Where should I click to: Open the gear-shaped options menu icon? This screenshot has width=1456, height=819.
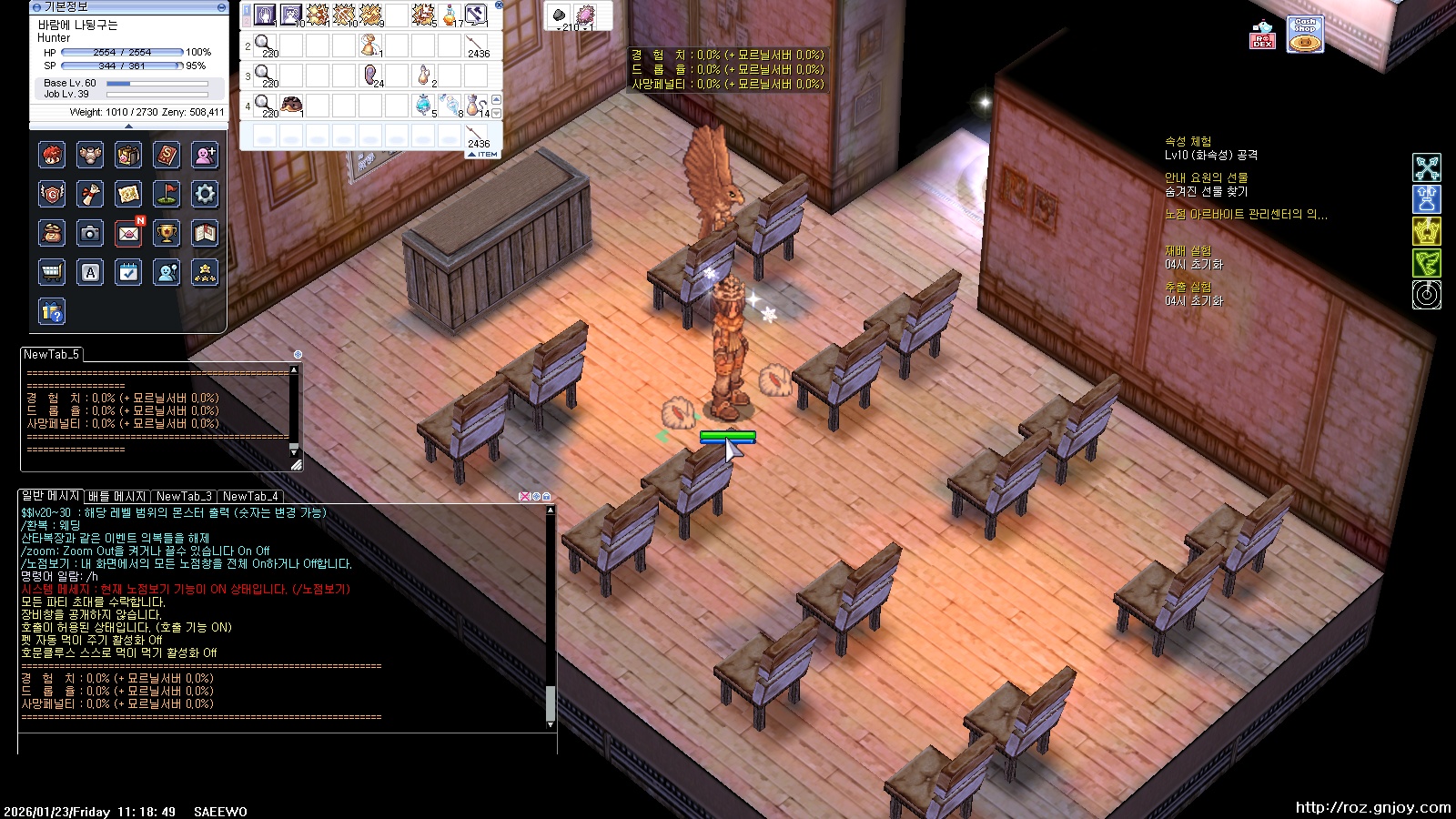(x=205, y=194)
